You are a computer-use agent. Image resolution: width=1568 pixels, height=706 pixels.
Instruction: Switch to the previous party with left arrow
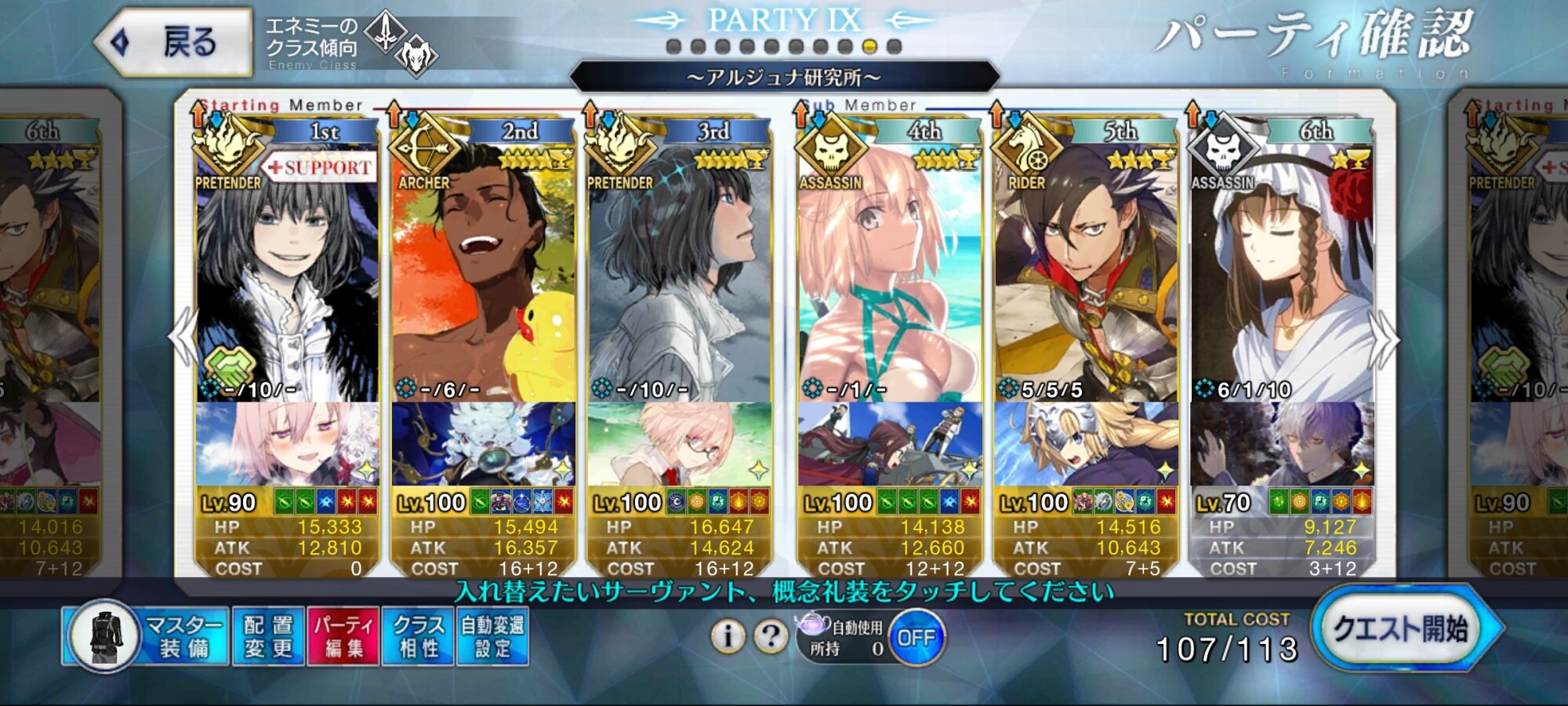tap(183, 337)
